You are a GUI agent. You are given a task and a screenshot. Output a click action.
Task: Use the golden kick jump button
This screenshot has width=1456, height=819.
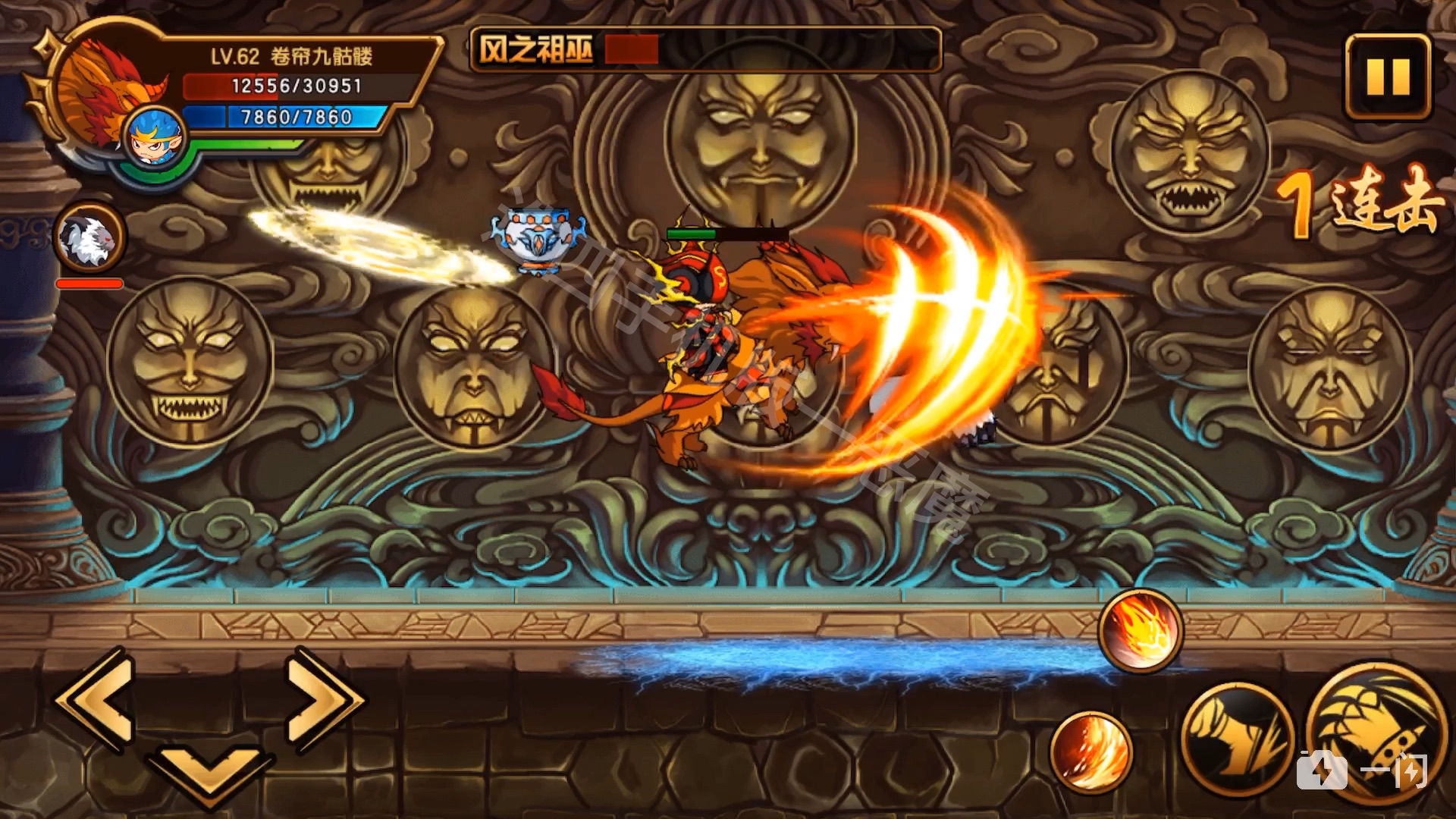point(1236,741)
